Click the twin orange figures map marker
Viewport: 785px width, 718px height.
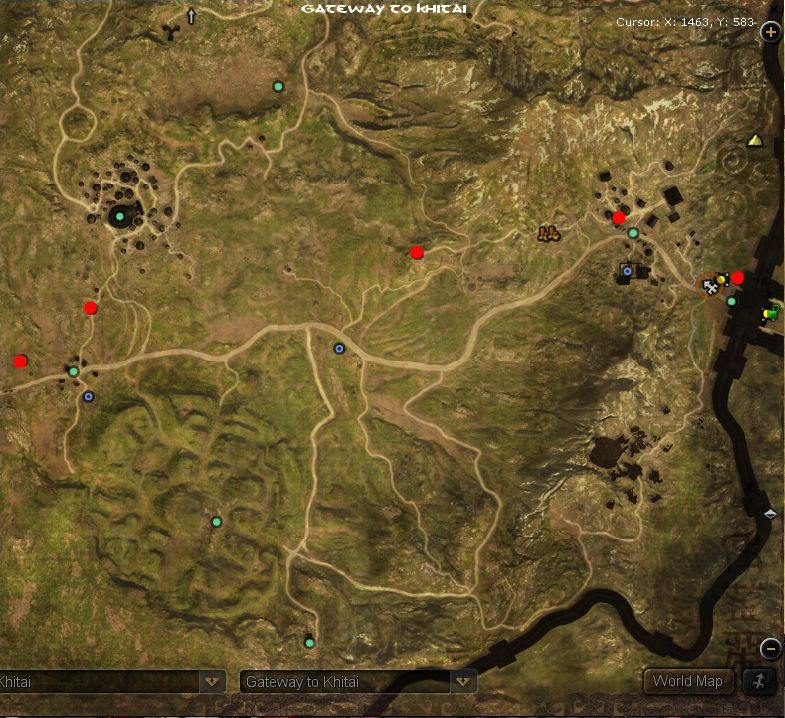point(547,234)
